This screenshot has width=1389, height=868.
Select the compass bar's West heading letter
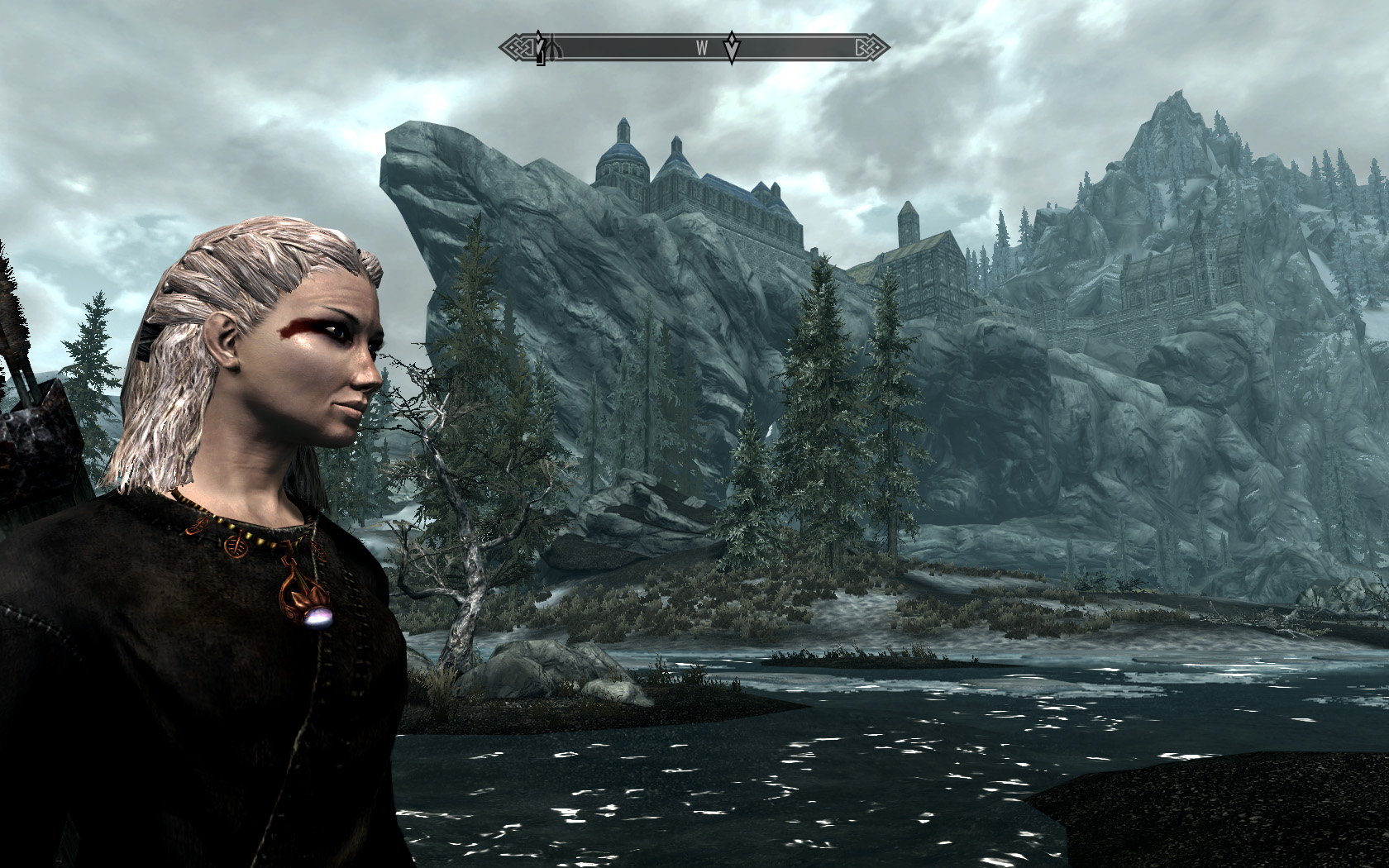(x=701, y=48)
